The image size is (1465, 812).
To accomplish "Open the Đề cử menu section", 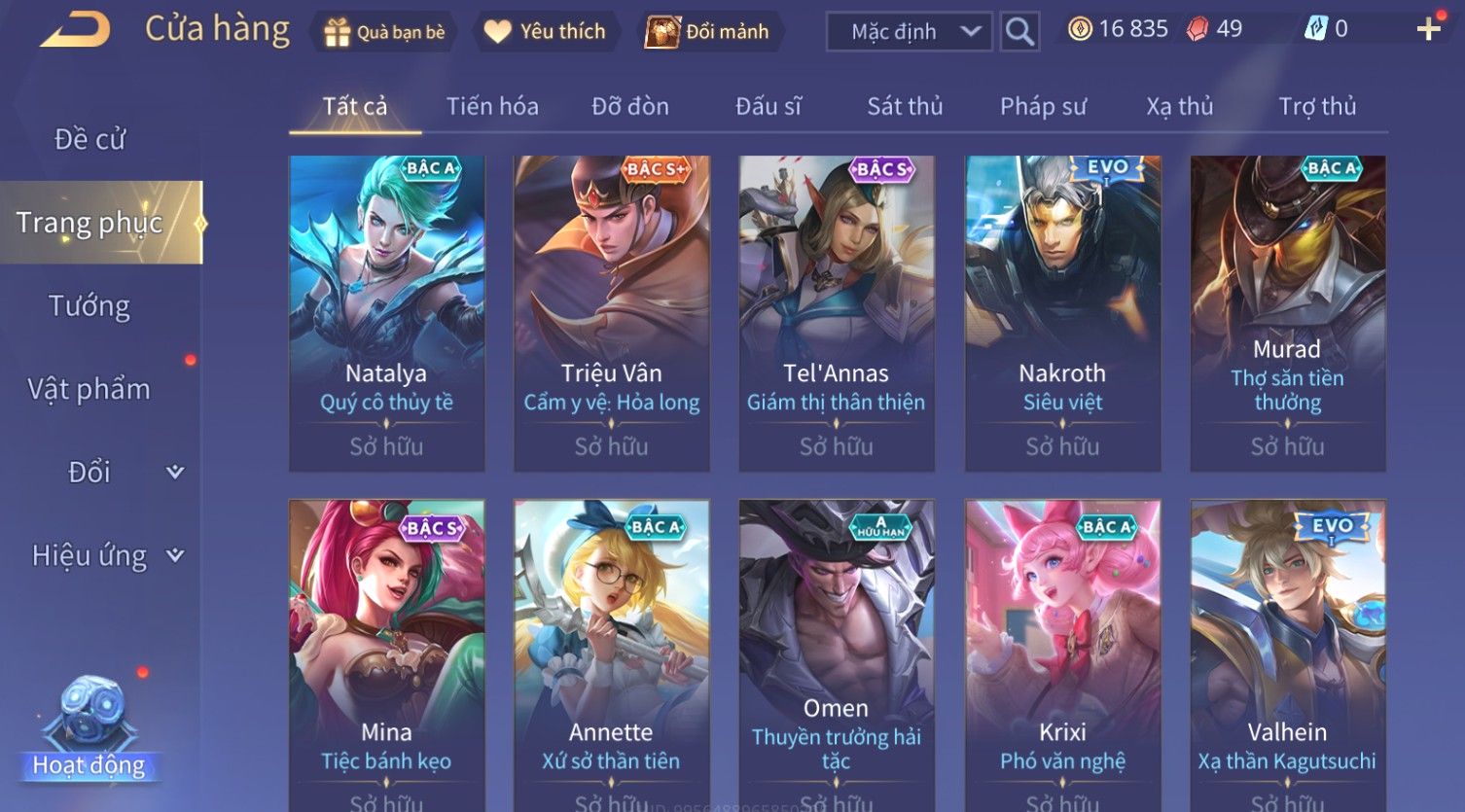I will click(x=89, y=139).
